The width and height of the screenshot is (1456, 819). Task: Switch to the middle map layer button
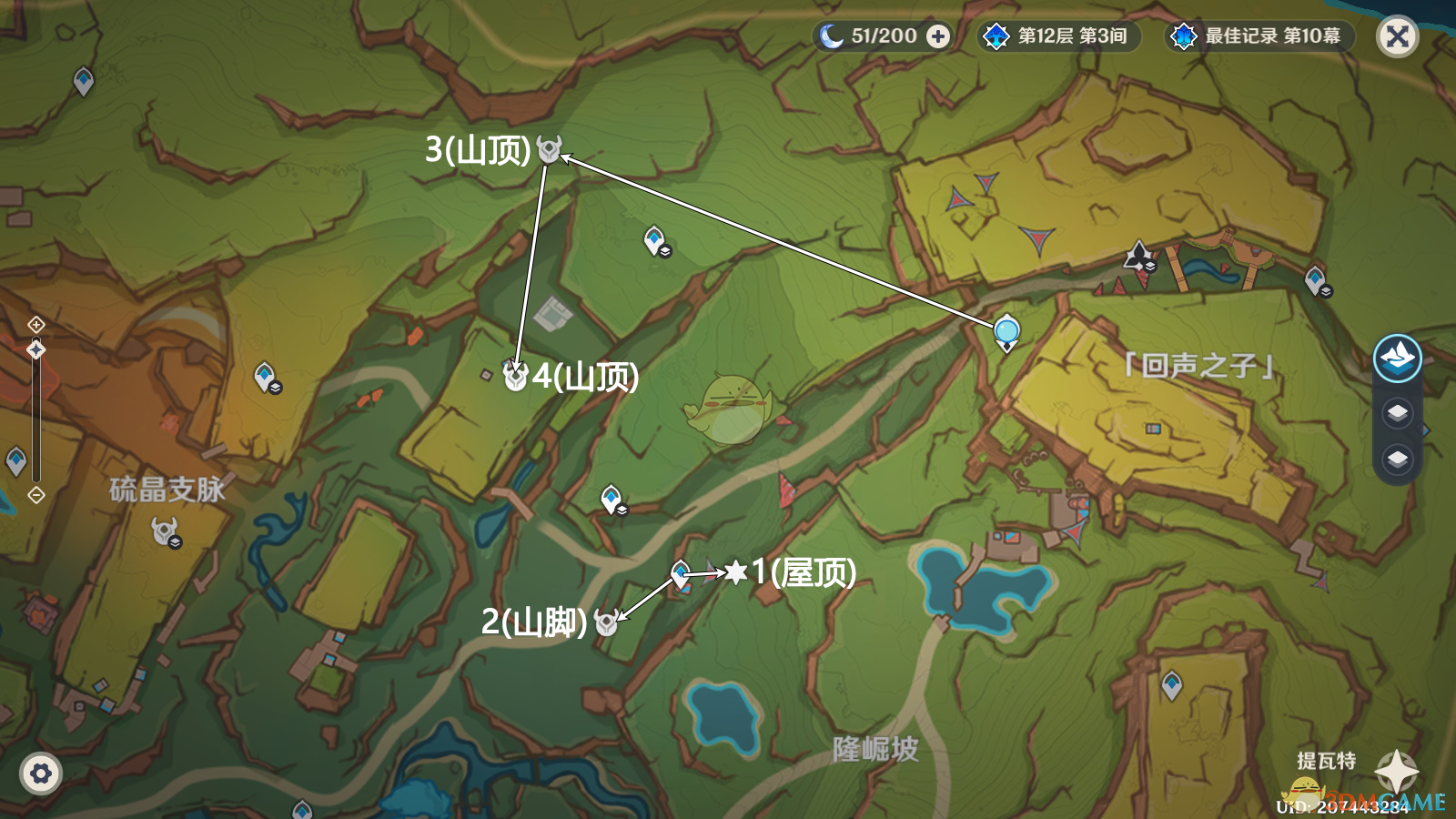[x=1397, y=413]
